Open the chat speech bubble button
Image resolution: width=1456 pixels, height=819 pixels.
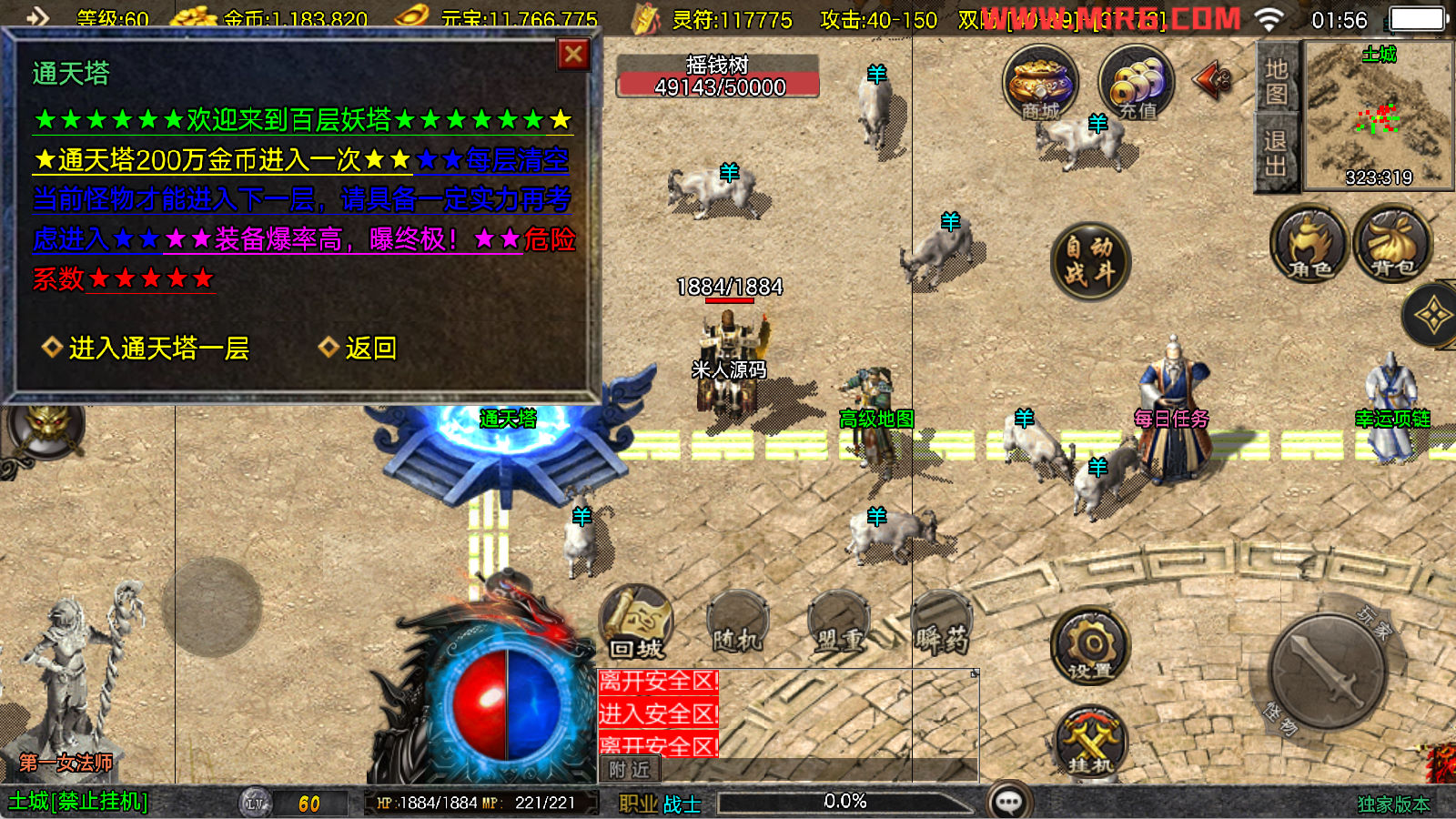[1009, 802]
